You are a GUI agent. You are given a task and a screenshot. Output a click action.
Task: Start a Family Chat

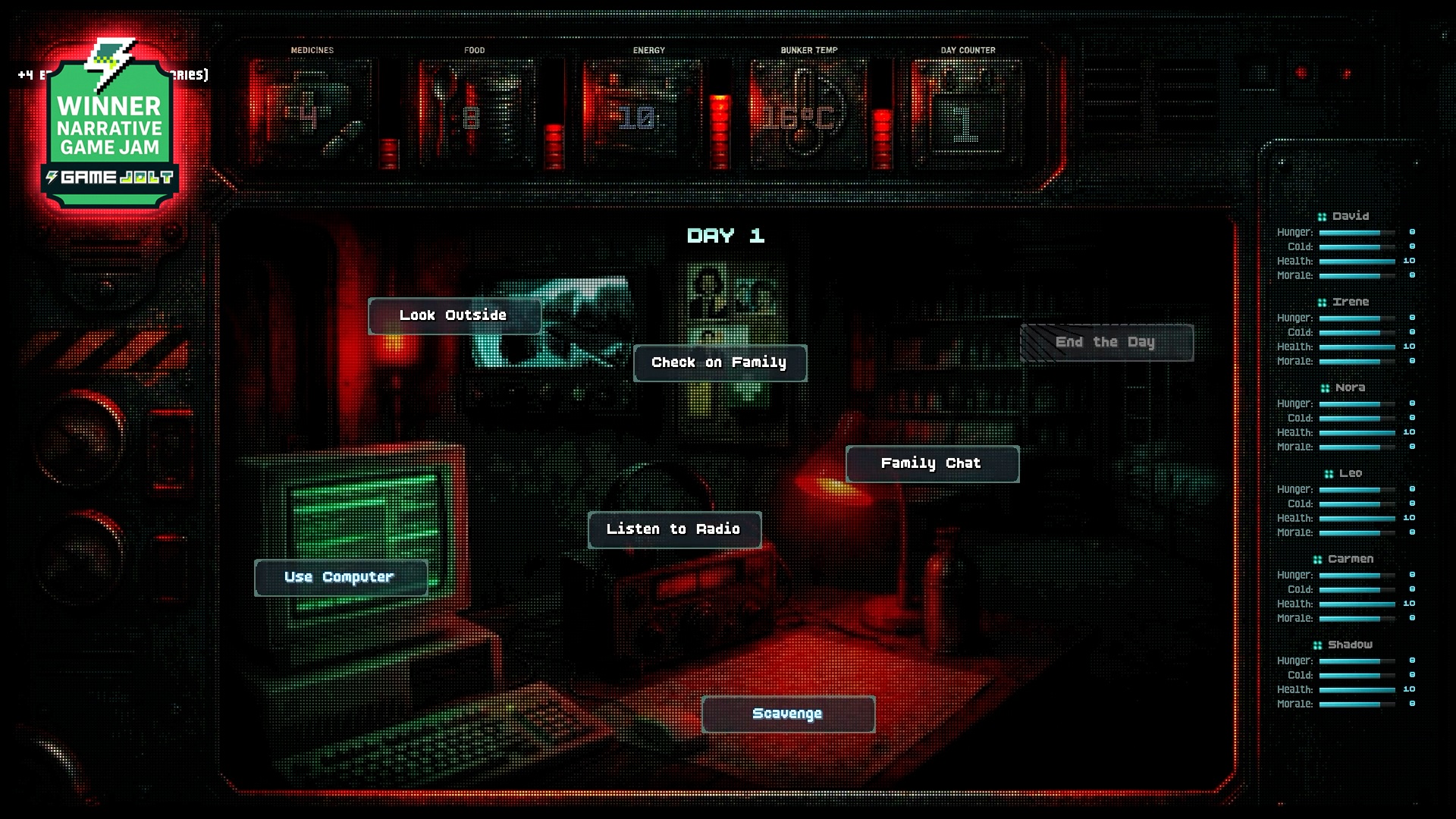[931, 463]
